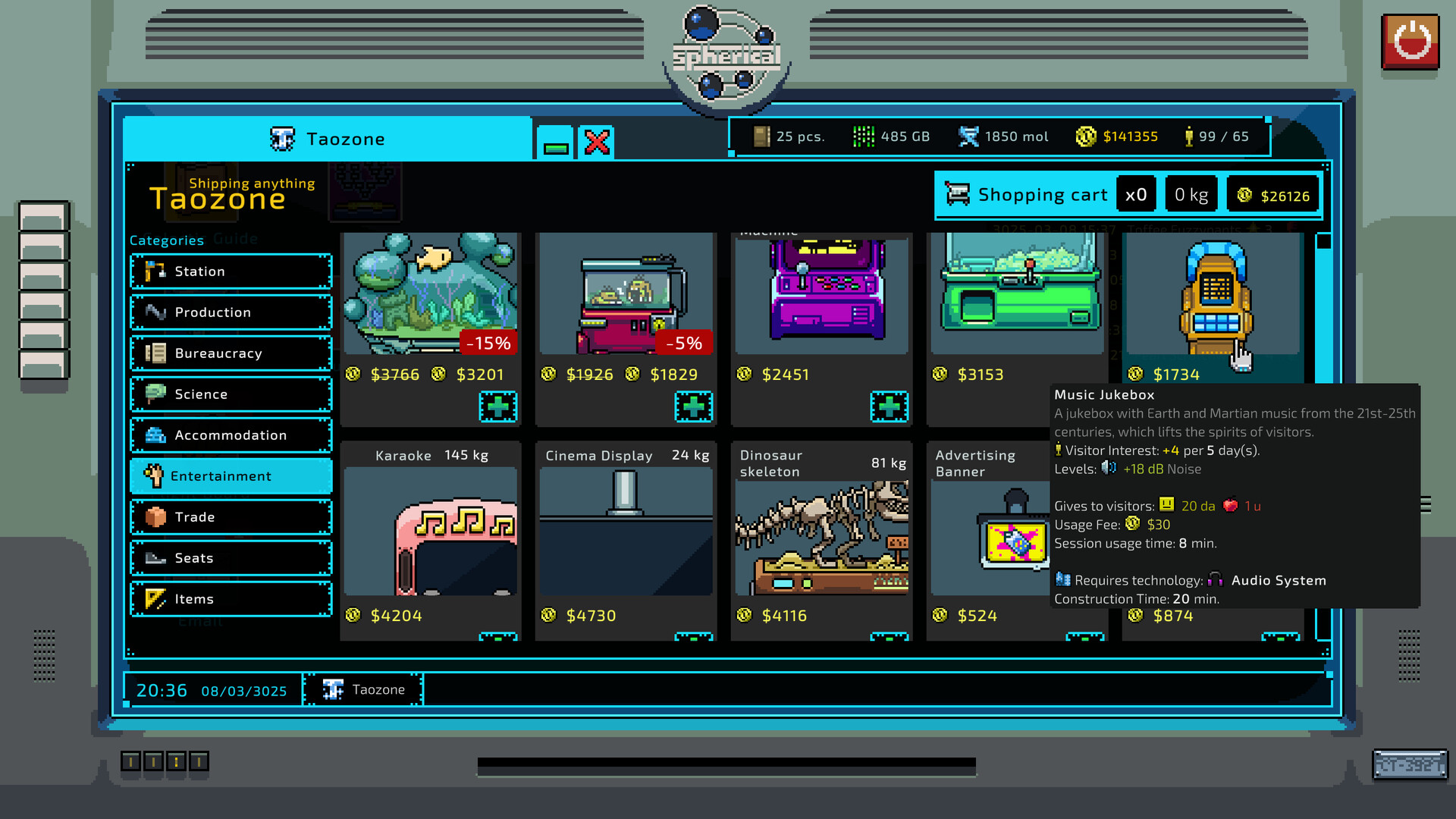
Task: Open the Items category
Action: tap(230, 599)
